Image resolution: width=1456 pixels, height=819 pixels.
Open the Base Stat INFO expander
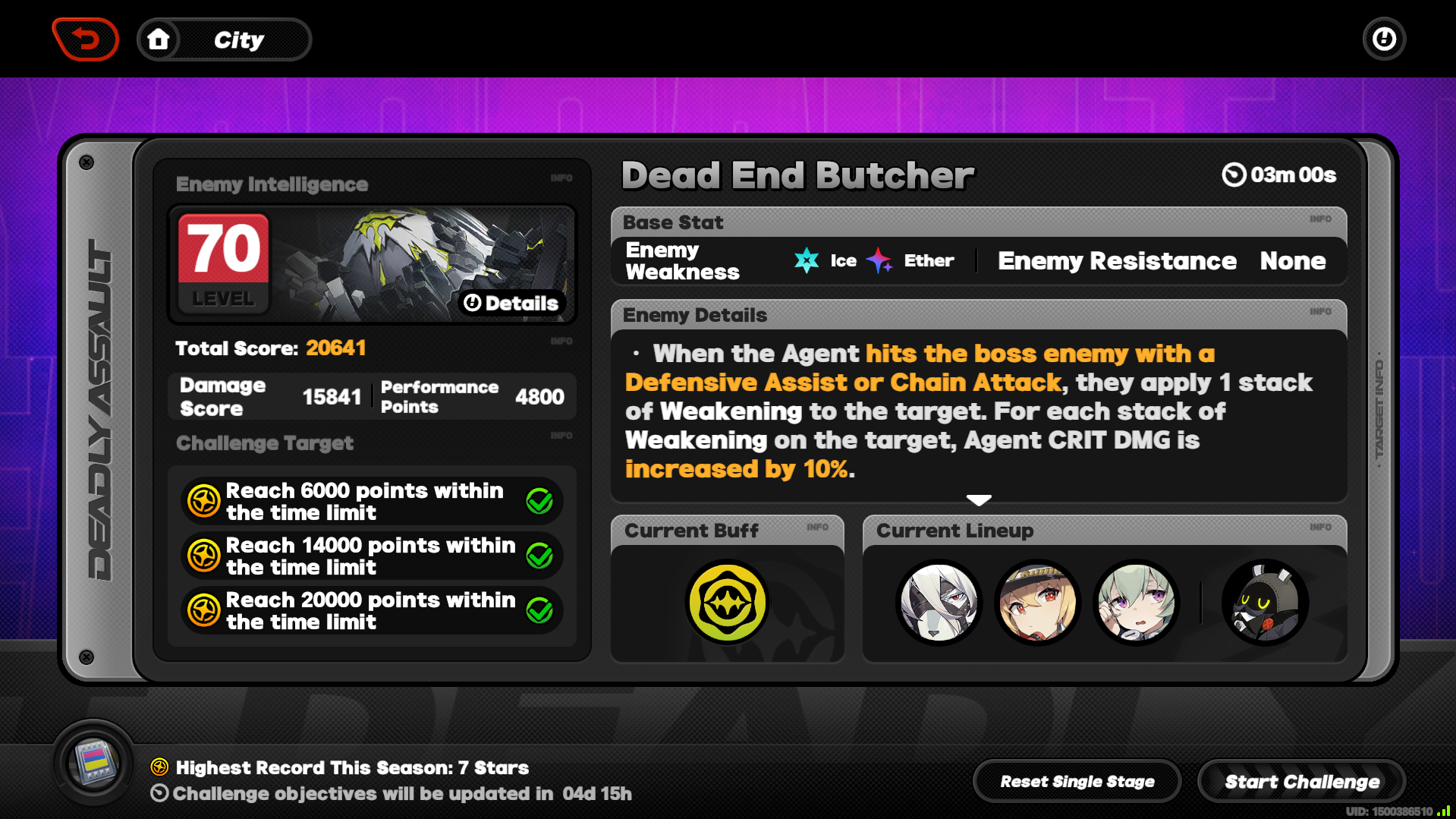pyautogui.click(x=1322, y=219)
